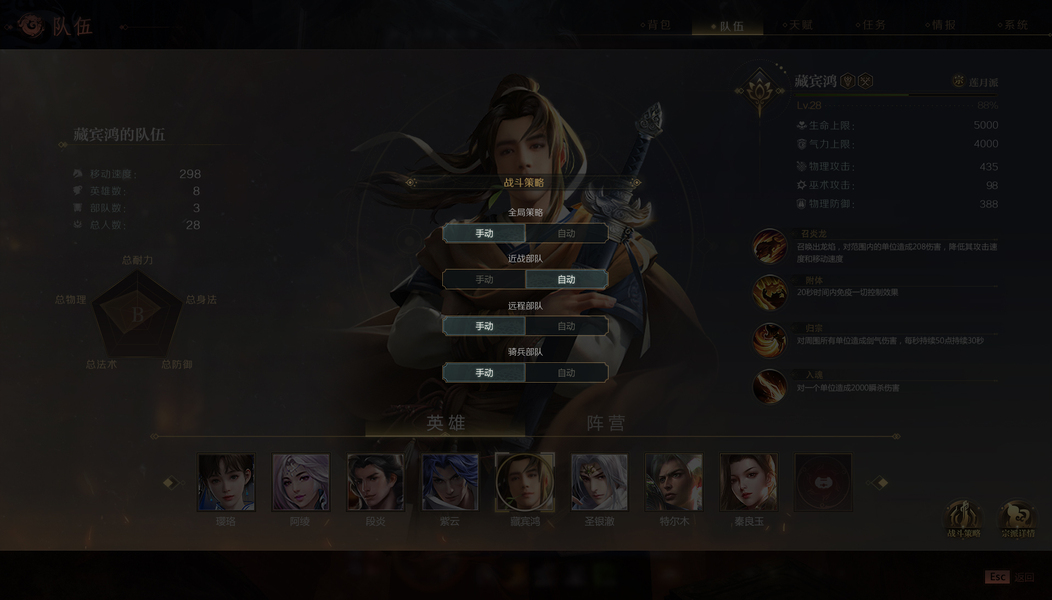The image size is (1052, 600).
Task: Click the 战斗策略 icon button
Action: coord(963,517)
